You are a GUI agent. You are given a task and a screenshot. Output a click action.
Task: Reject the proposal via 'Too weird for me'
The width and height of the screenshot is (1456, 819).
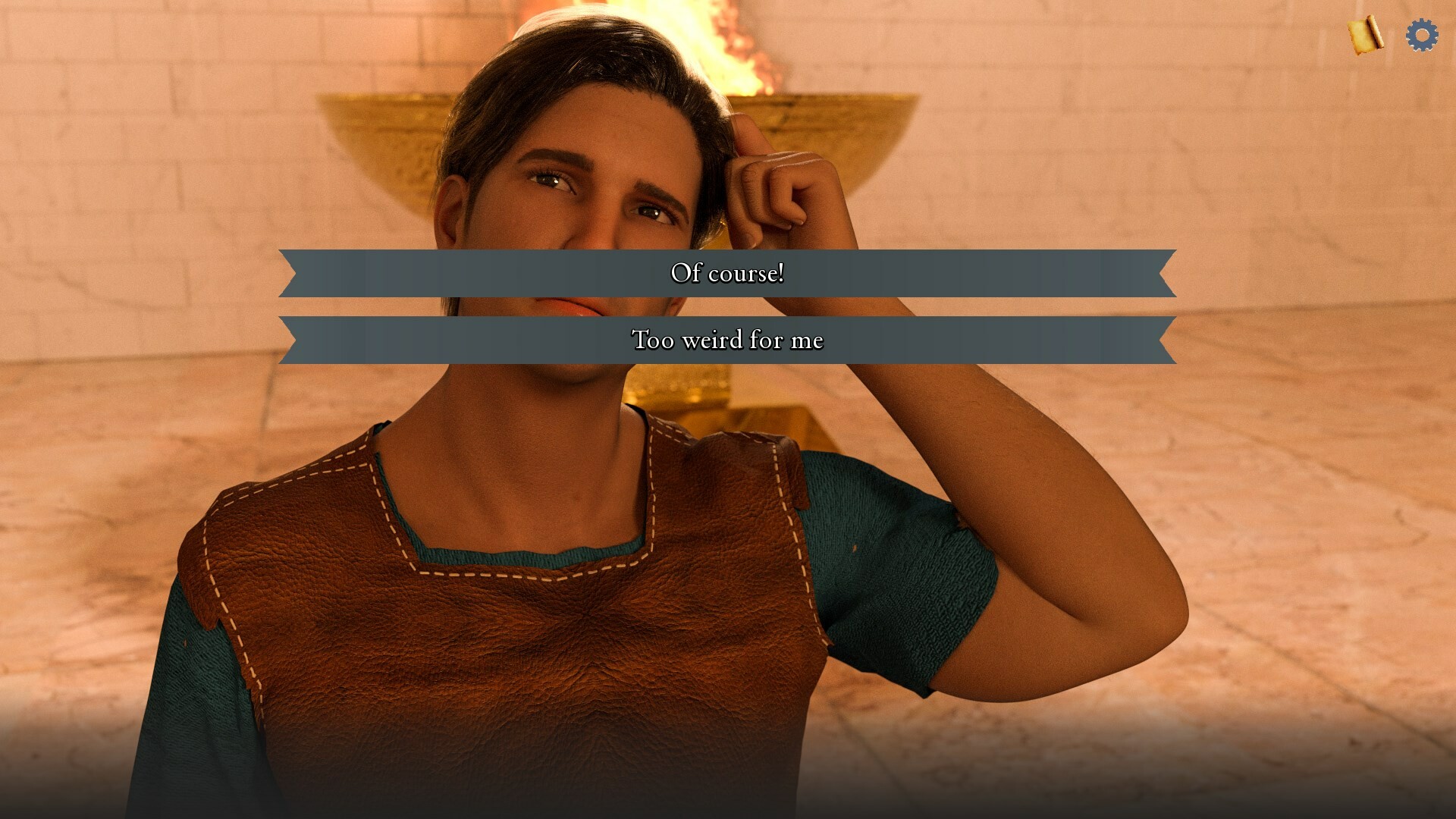(727, 340)
